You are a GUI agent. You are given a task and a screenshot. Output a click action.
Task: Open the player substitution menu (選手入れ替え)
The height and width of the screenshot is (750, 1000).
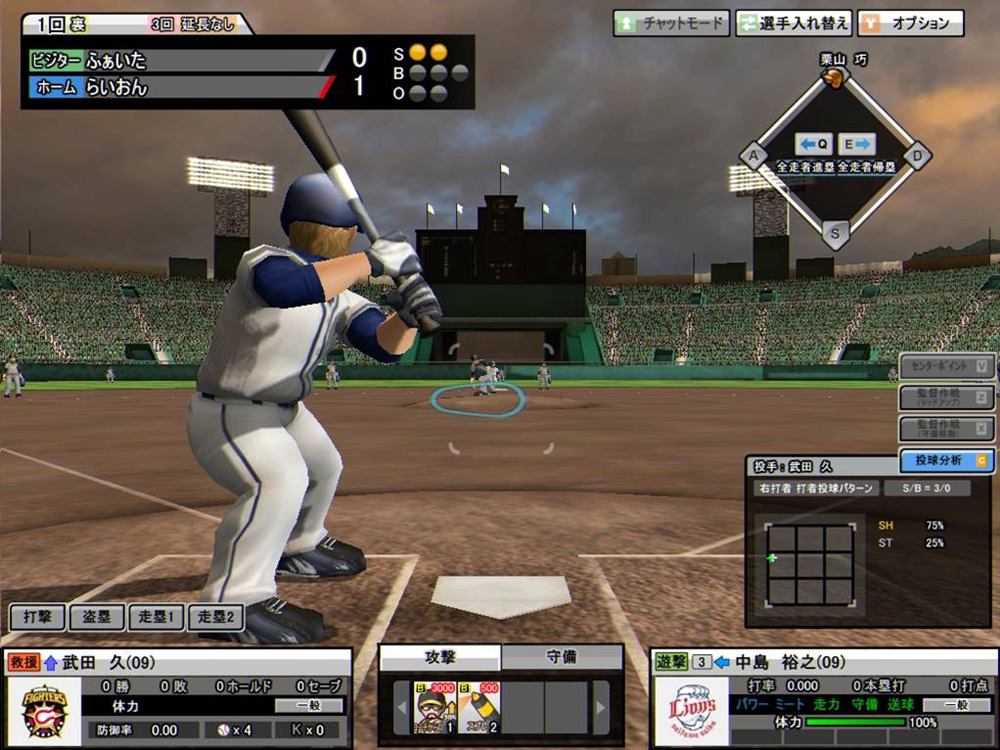pyautogui.click(x=794, y=23)
